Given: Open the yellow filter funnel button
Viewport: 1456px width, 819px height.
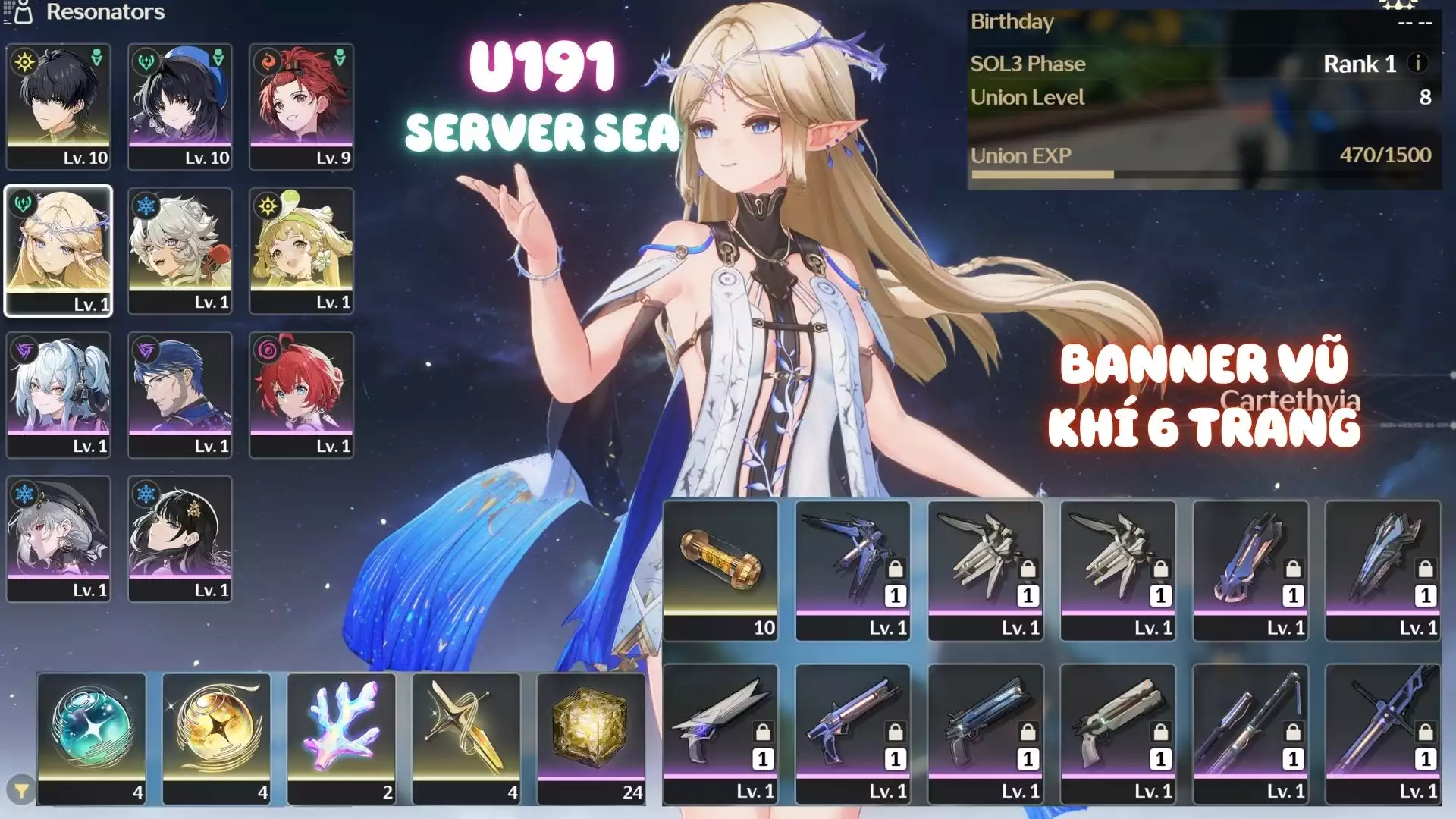Looking at the screenshot, I should click(21, 790).
